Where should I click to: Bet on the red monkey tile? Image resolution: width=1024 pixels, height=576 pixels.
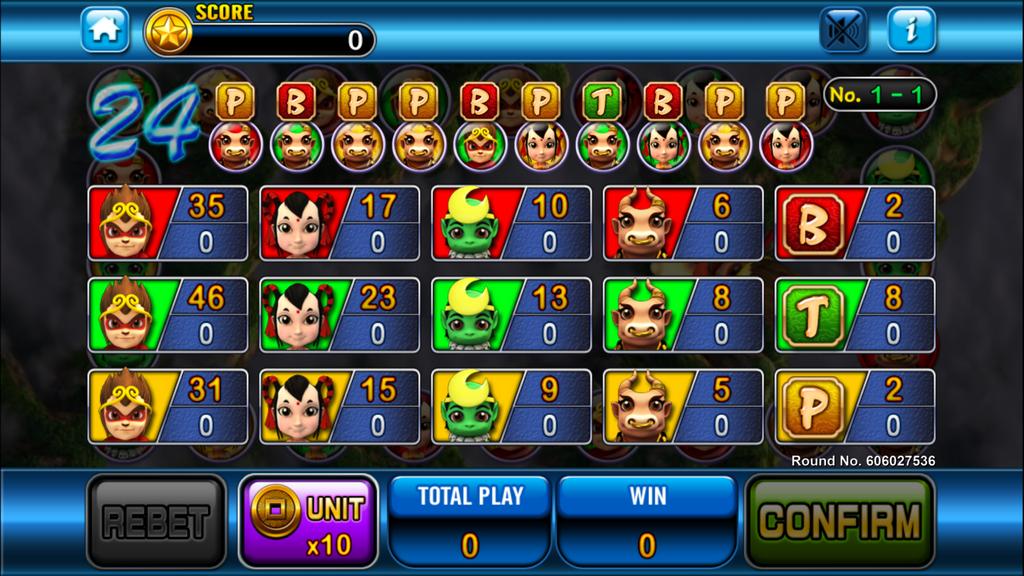click(x=168, y=223)
